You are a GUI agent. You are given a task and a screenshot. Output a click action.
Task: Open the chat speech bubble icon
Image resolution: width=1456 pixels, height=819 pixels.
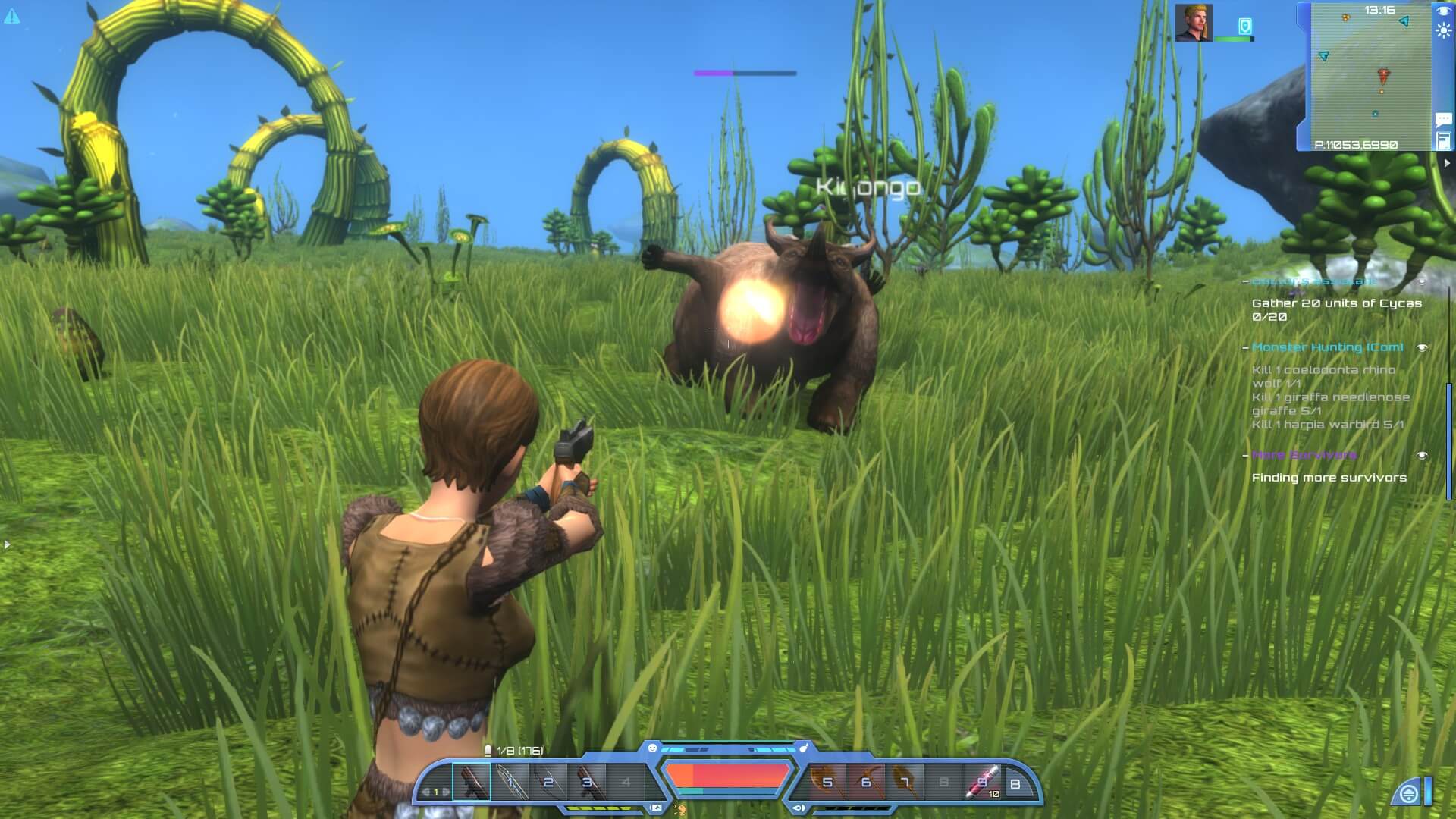[x=1443, y=119]
